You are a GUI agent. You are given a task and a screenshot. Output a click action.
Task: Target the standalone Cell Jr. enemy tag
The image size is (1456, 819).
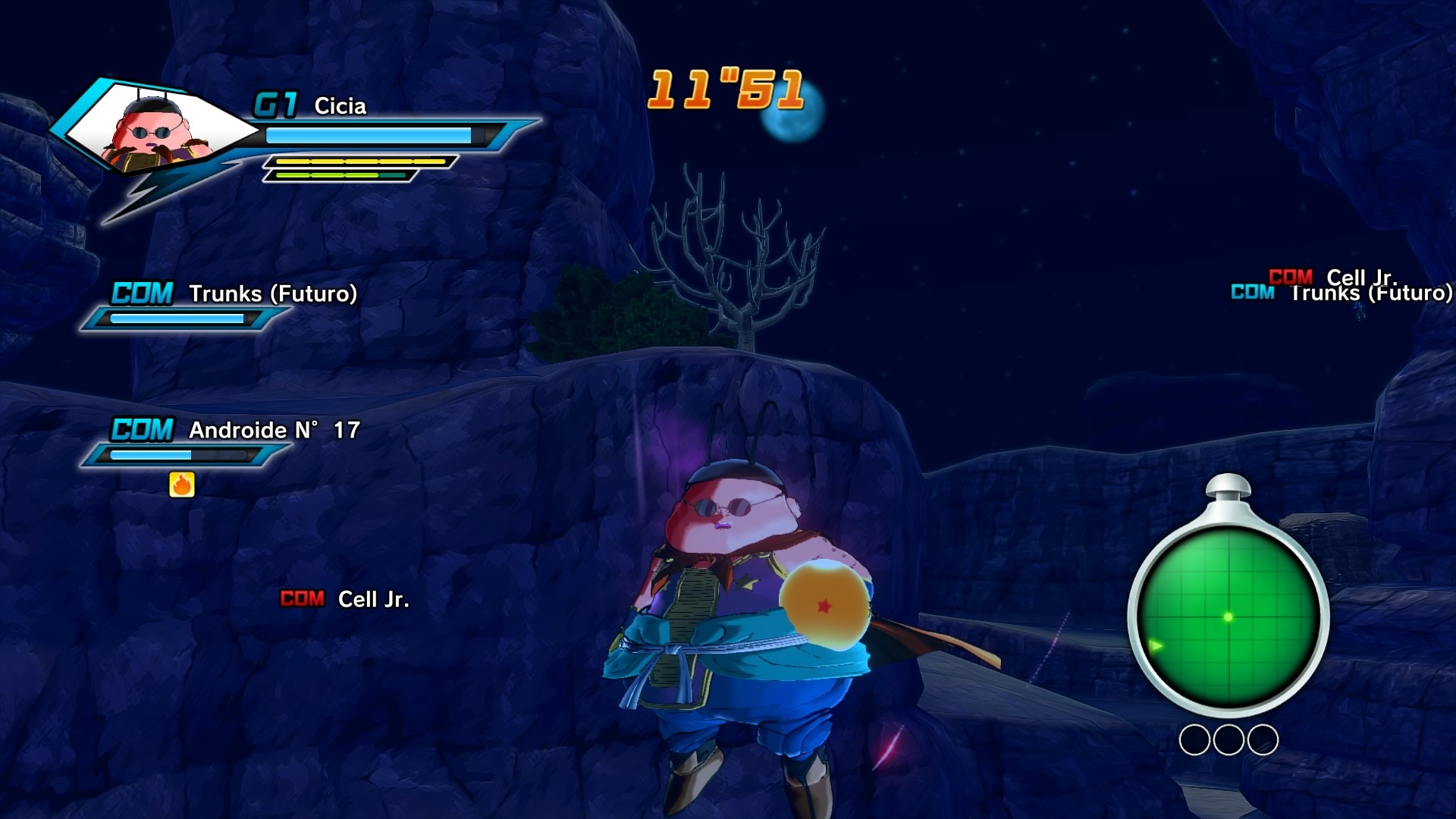[x=345, y=599]
